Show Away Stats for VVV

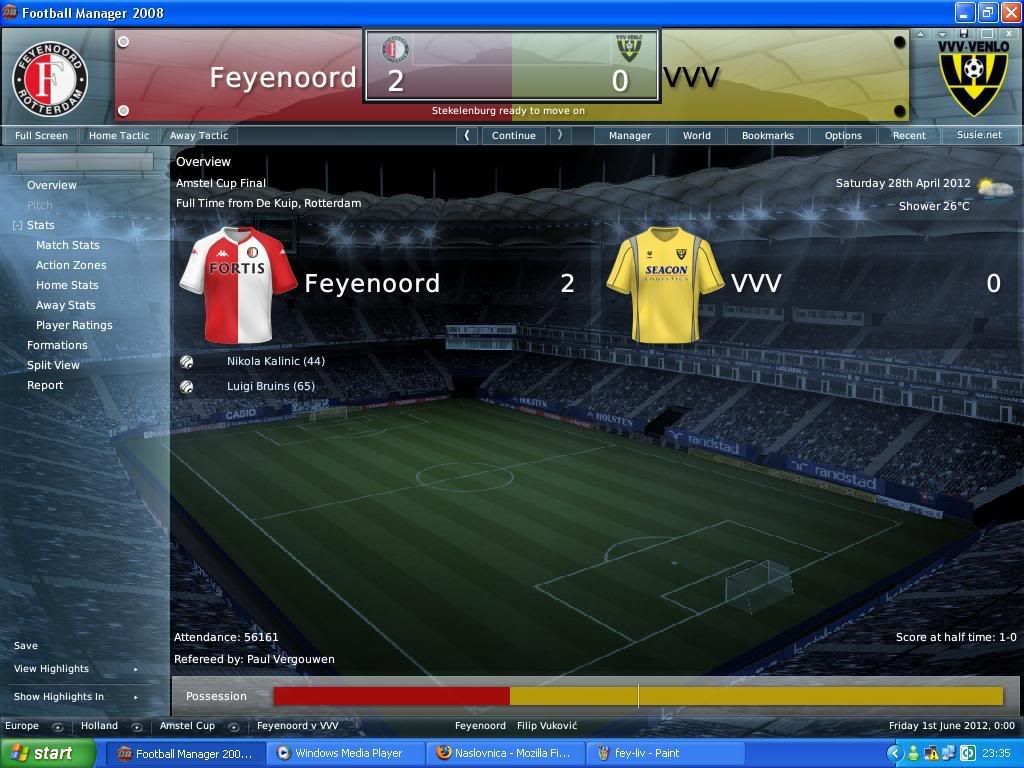coord(66,305)
